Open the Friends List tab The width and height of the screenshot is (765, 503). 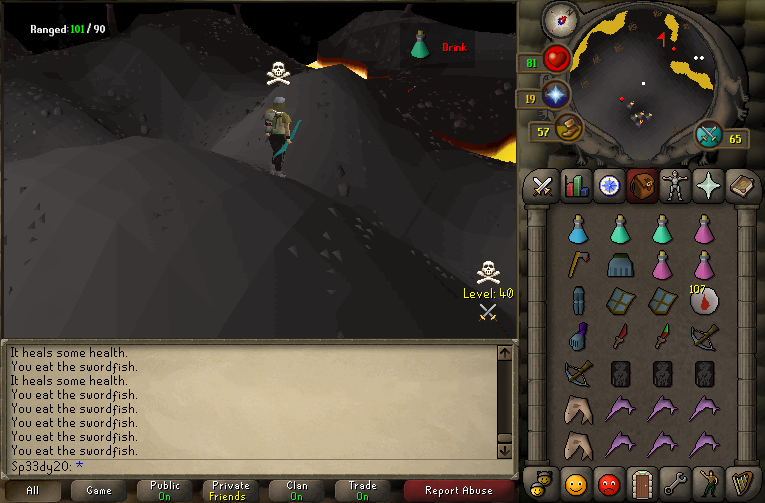tap(575, 483)
